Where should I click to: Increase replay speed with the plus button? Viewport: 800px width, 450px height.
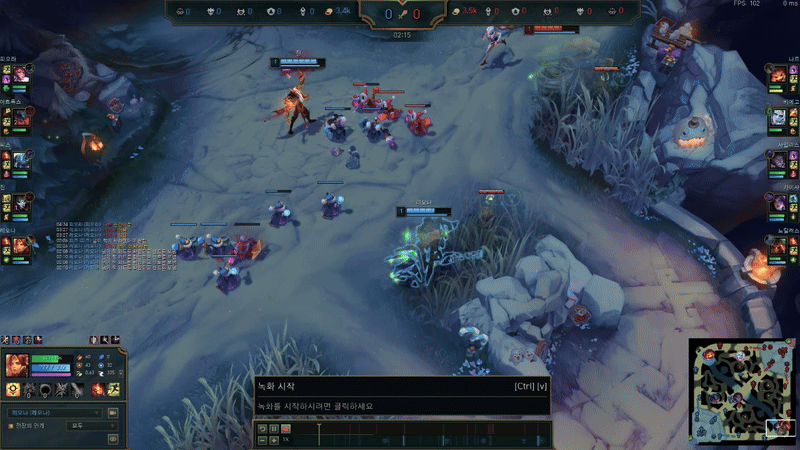pos(273,440)
